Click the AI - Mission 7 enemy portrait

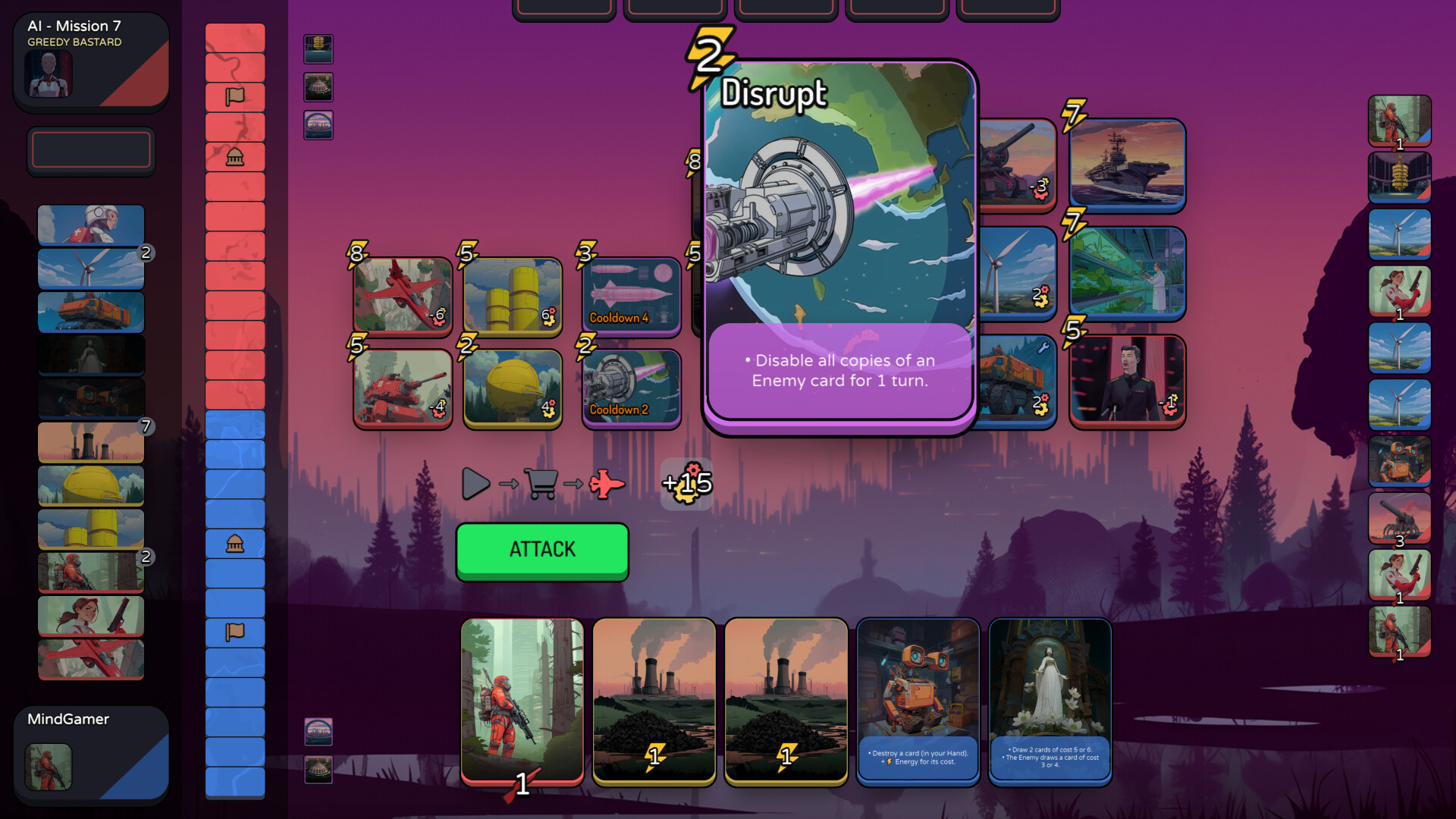[49, 74]
